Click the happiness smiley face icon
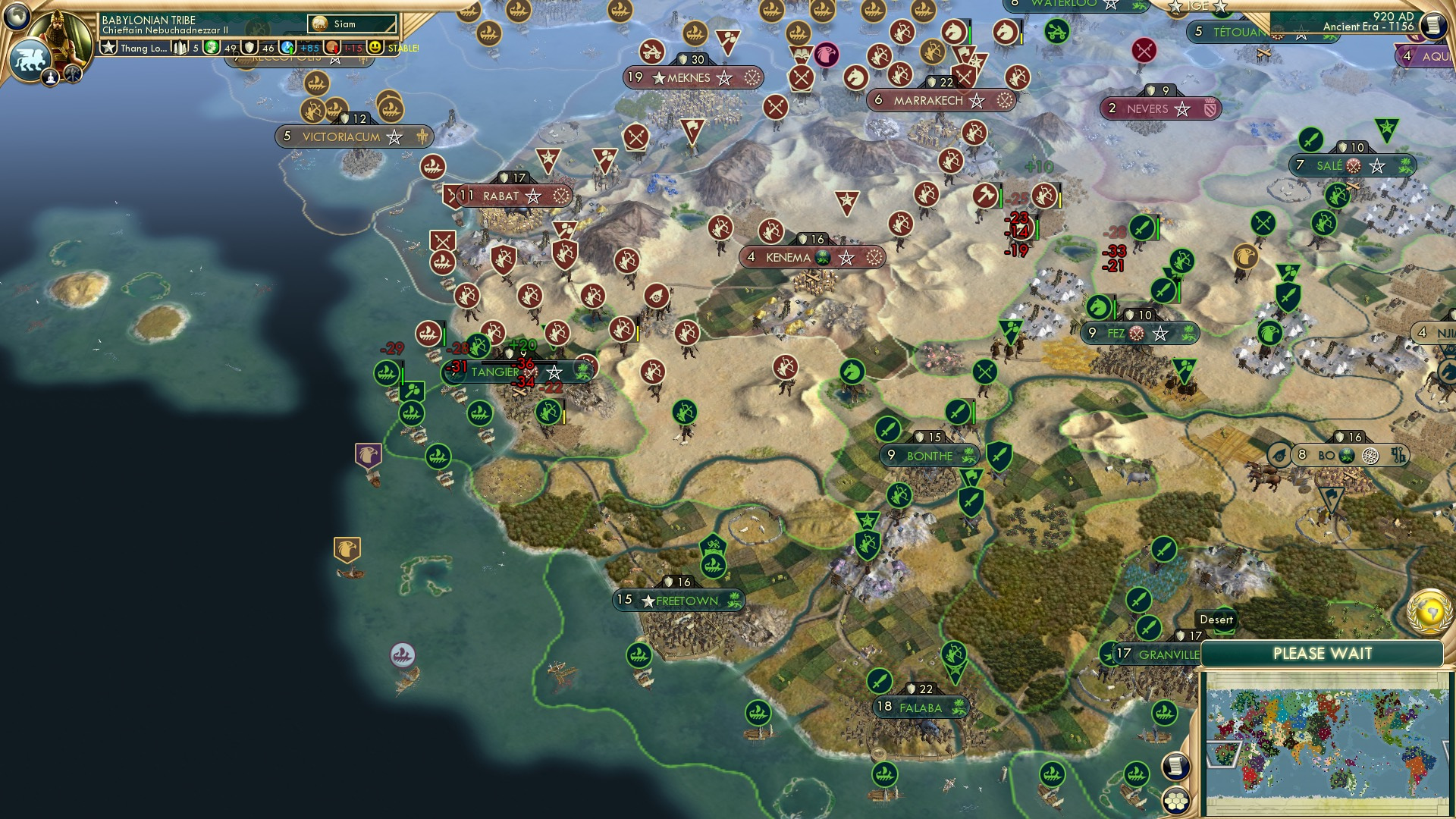 (374, 47)
